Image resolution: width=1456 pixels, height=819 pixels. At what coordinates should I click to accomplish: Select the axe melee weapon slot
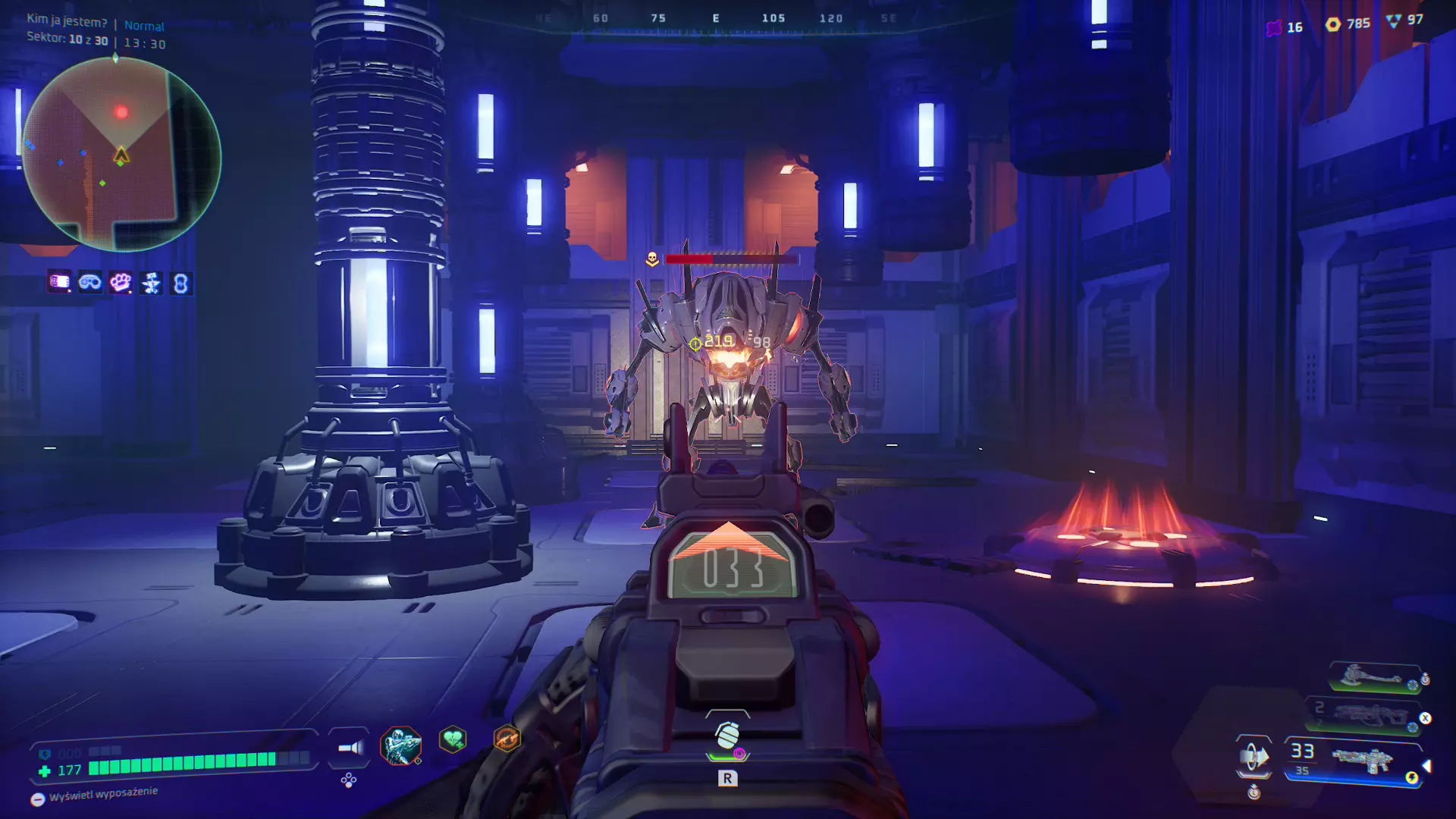[1371, 676]
